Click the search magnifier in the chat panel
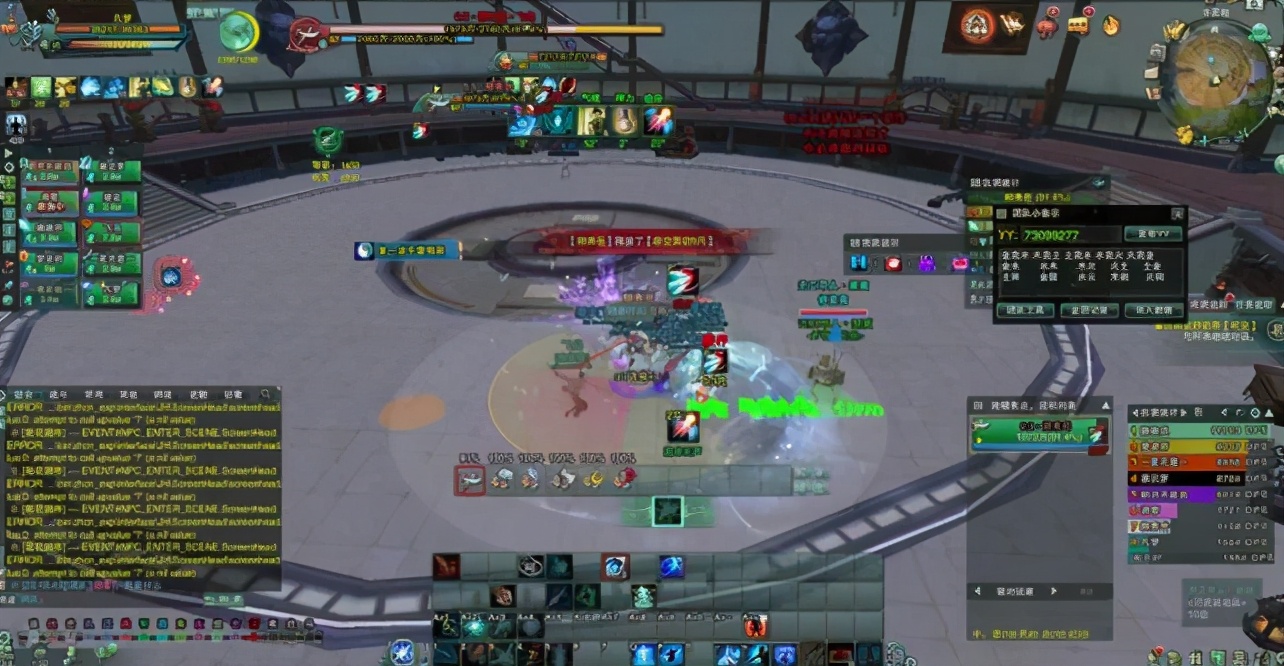This screenshot has height=666, width=1284. (x=265, y=395)
